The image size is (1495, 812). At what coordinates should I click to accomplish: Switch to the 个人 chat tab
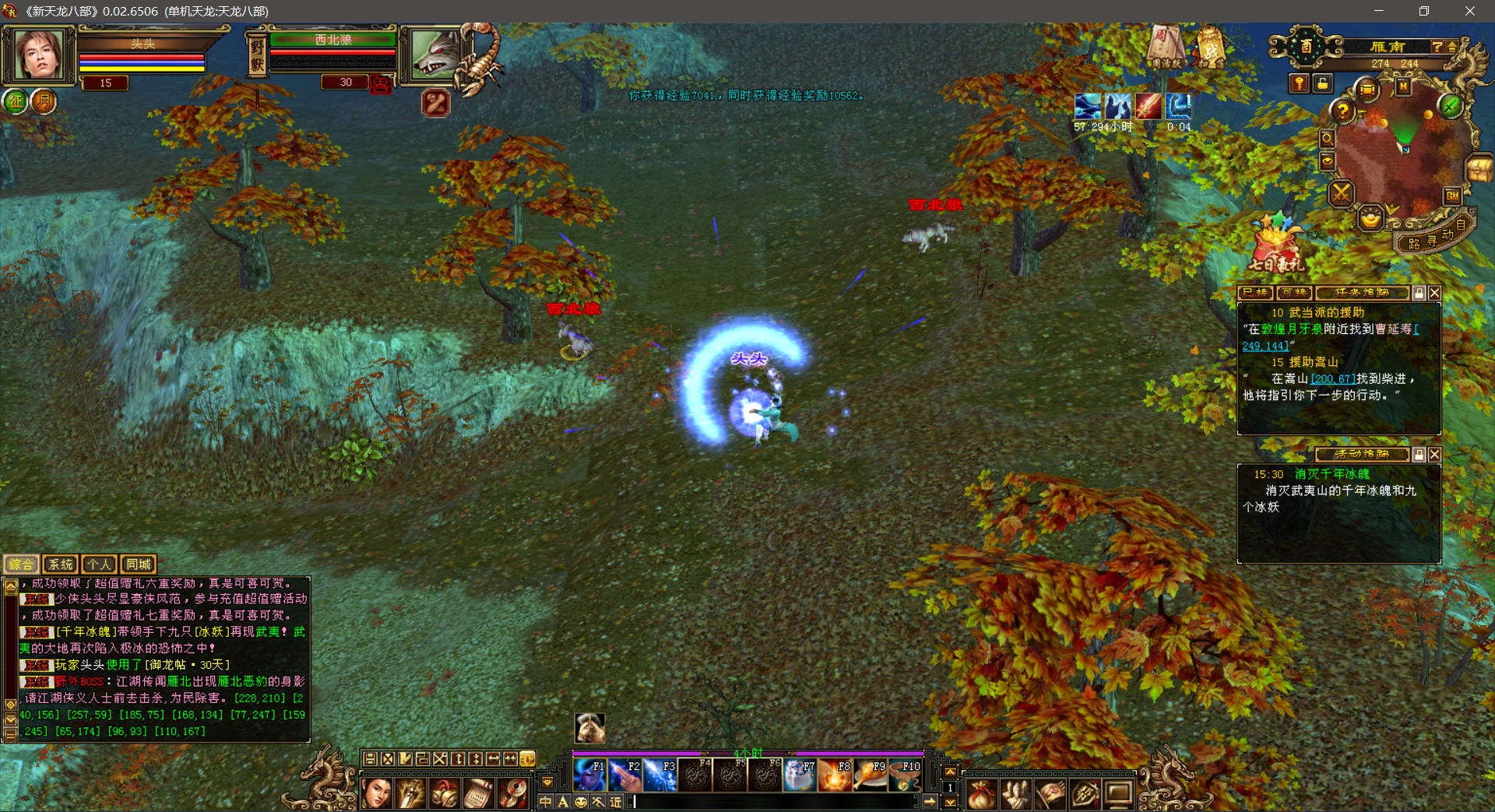pos(99,564)
